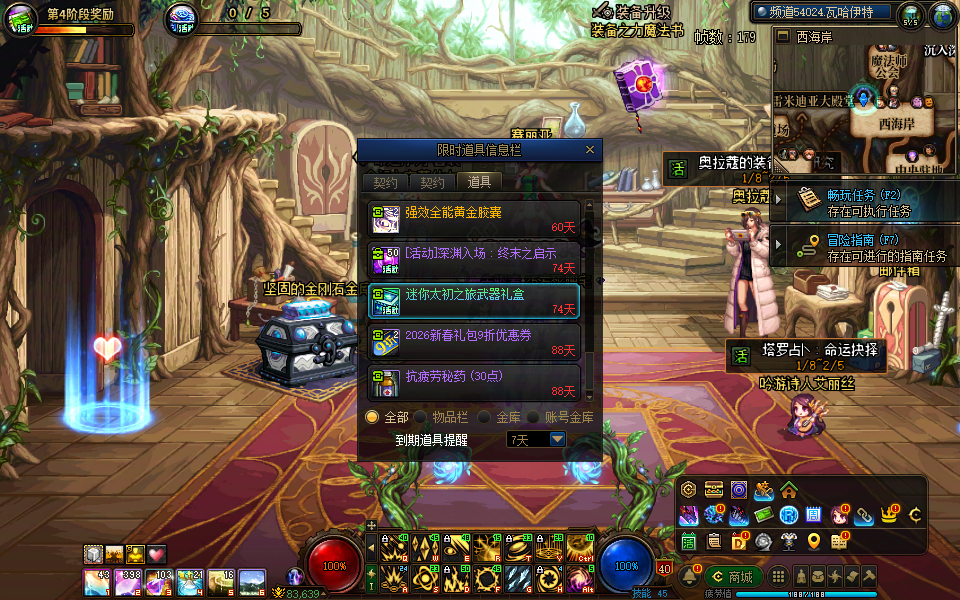Close the limited-time item info window
This screenshot has height=600, width=960.
coord(590,150)
